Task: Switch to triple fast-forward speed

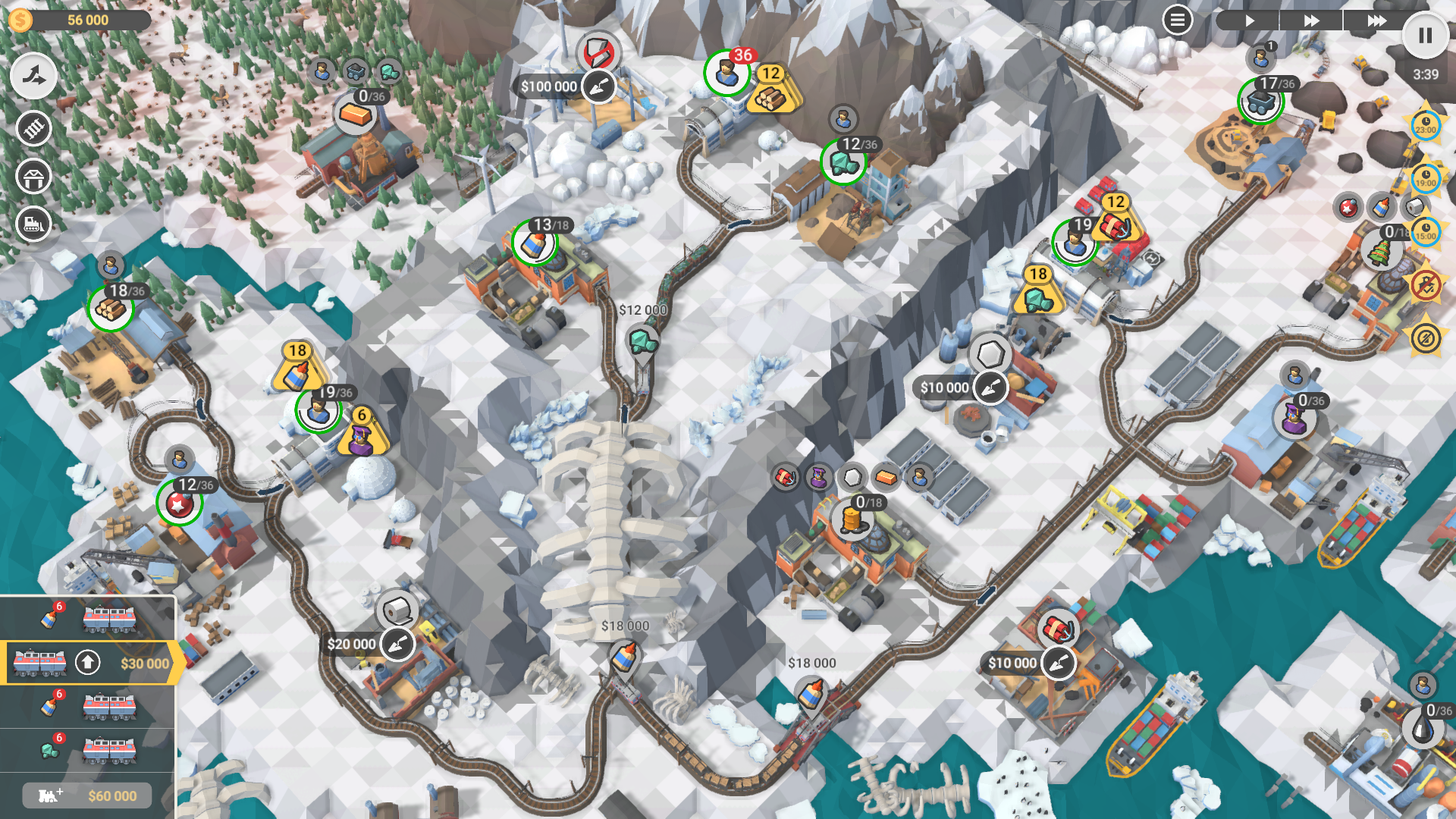Action: click(1376, 20)
